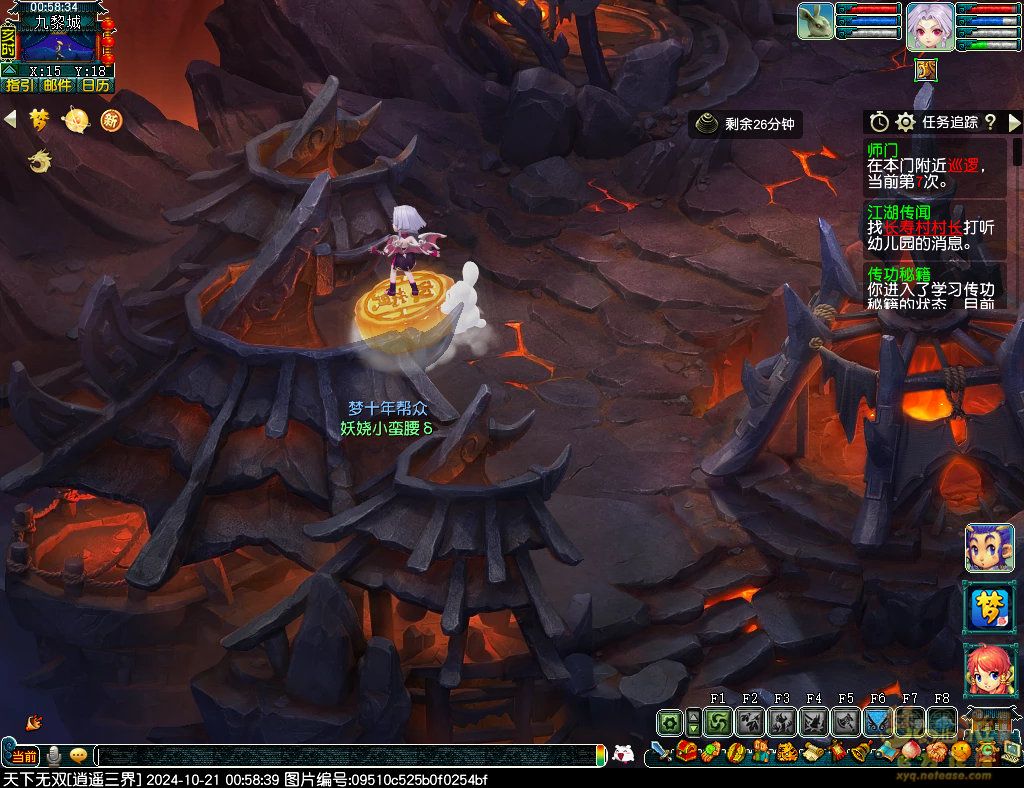Click the gear icon in quest tracker
Image resolution: width=1024 pixels, height=788 pixels.
[x=906, y=122]
